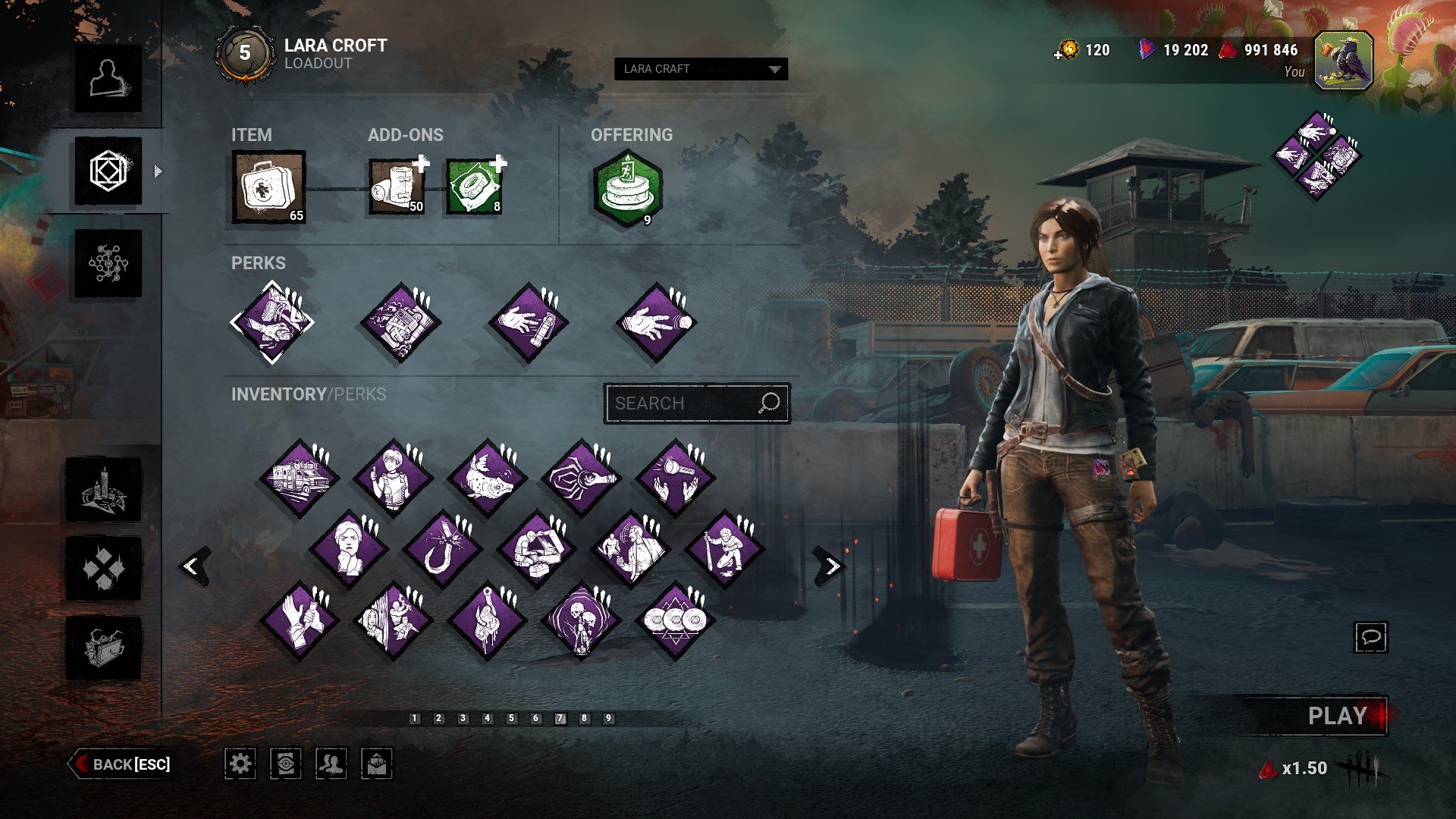
Task: Select the first equipped perk slot
Action: [x=271, y=322]
